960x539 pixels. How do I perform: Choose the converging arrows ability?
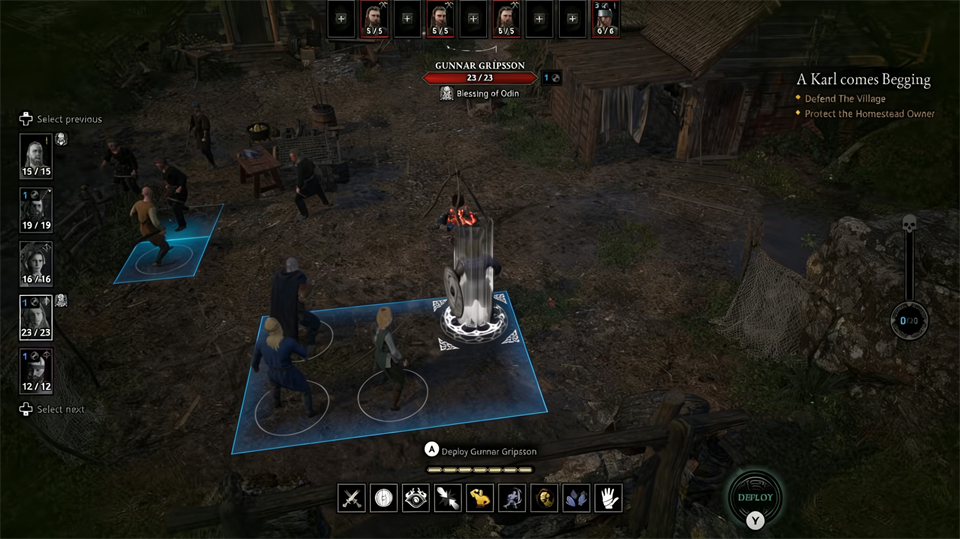pyautogui.click(x=448, y=498)
